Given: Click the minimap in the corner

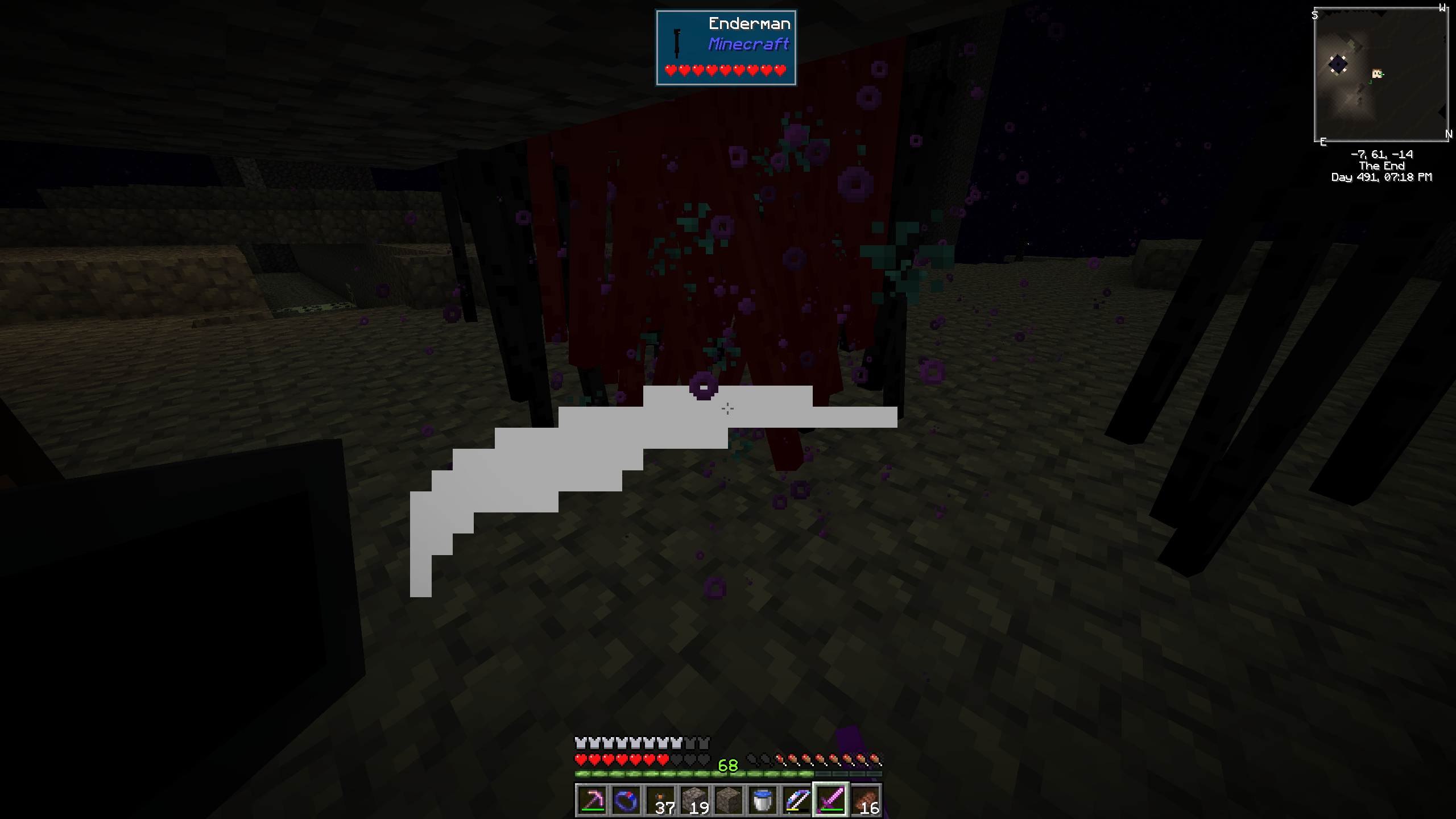Looking at the screenshot, I should click(1381, 75).
